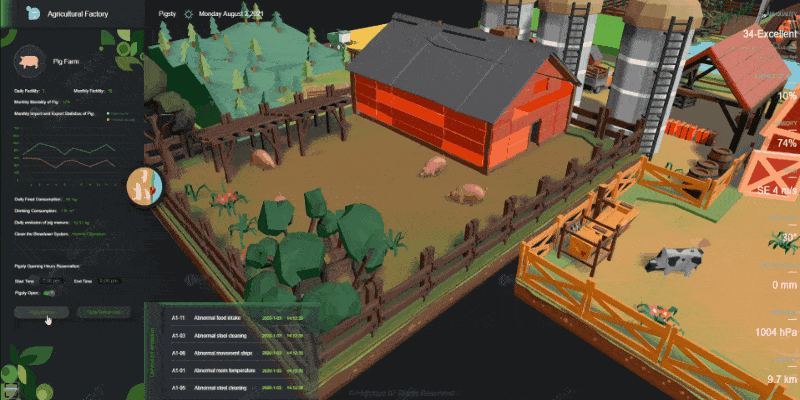
Task: Edit the End Time field
Action: coord(110,281)
